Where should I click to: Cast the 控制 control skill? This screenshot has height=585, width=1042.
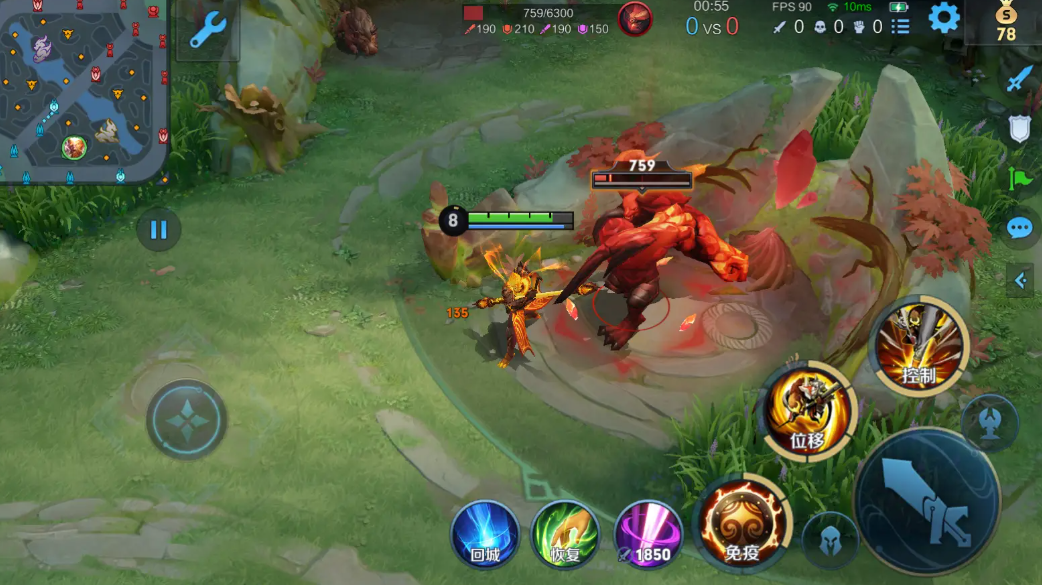pos(919,347)
